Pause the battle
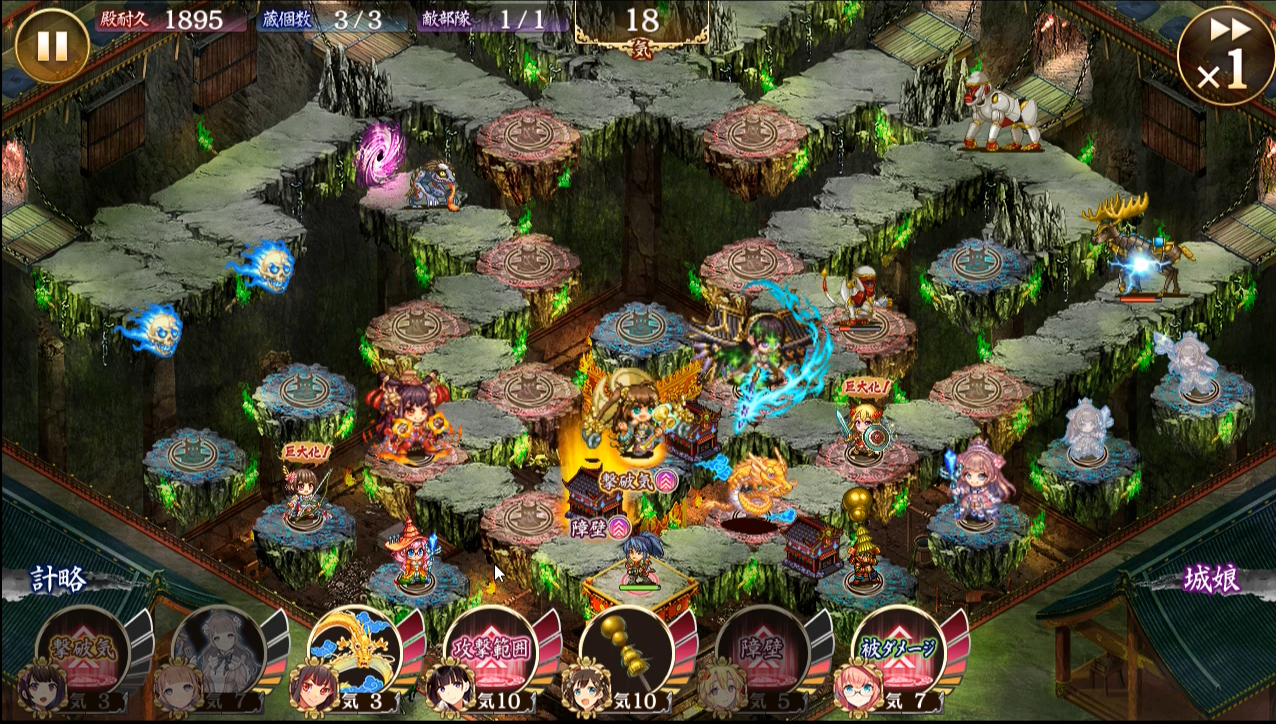Image resolution: width=1276 pixels, height=724 pixels. pos(52,45)
